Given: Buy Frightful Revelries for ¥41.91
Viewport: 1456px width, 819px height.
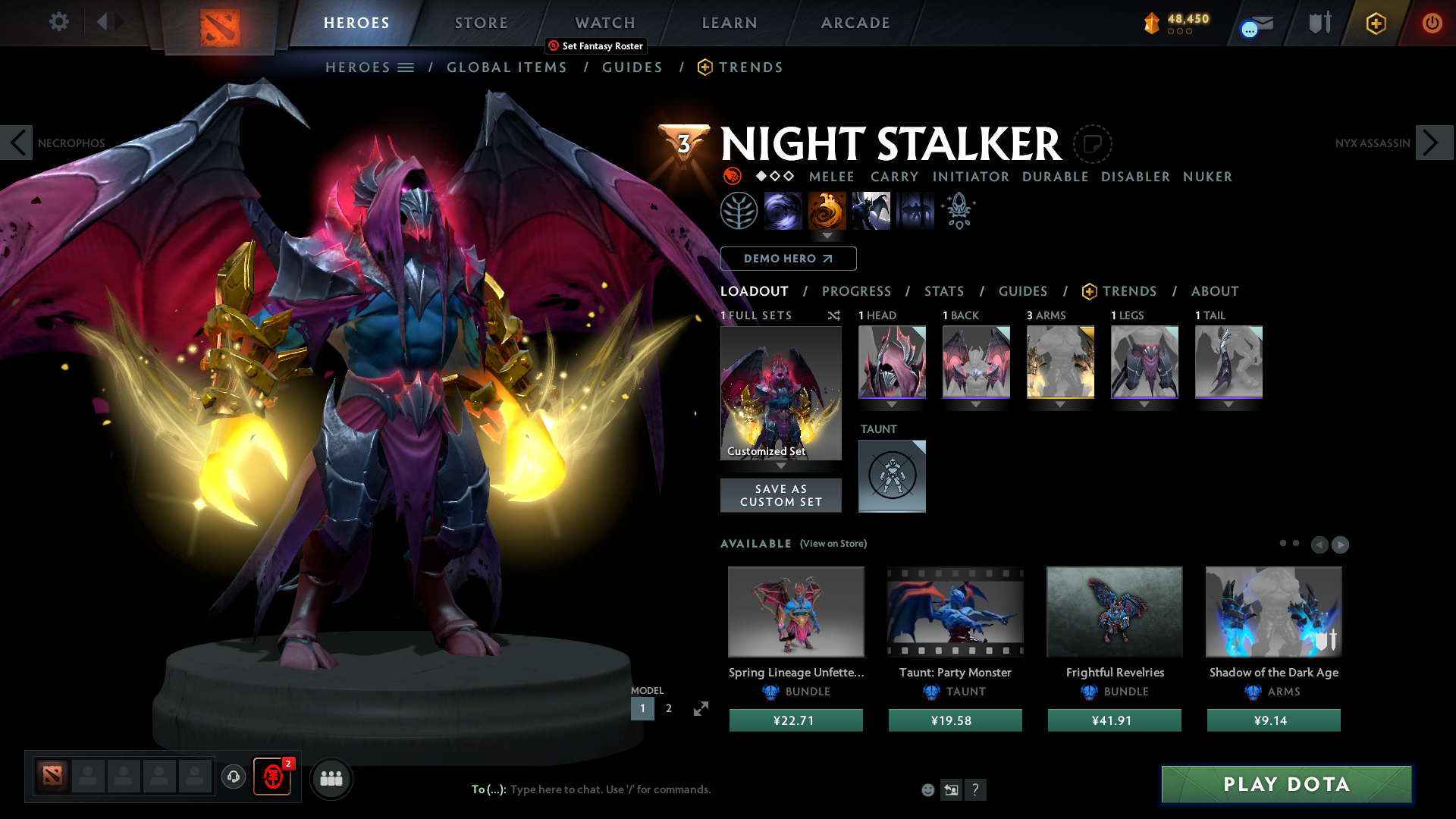Looking at the screenshot, I should click(x=1114, y=720).
